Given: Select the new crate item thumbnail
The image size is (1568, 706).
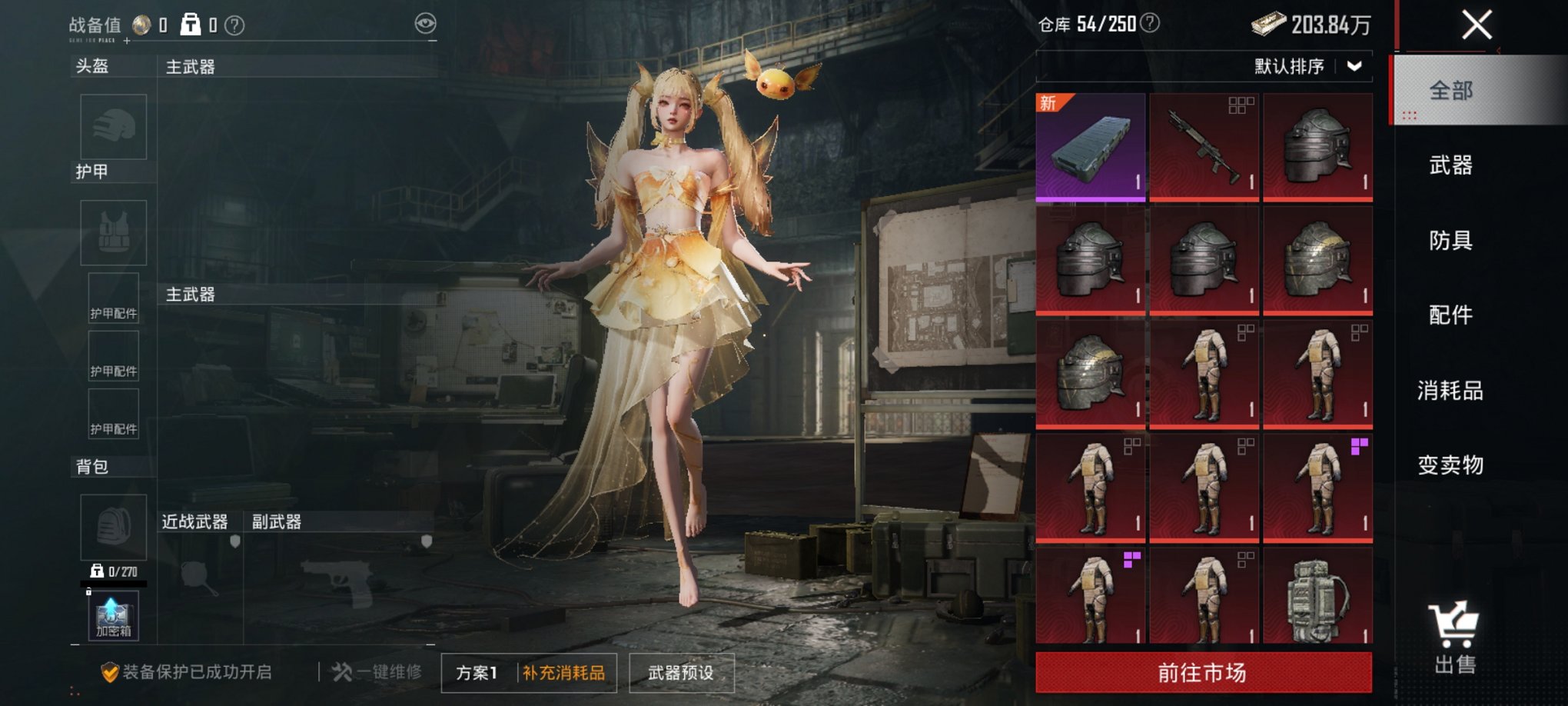Looking at the screenshot, I should (x=1093, y=146).
